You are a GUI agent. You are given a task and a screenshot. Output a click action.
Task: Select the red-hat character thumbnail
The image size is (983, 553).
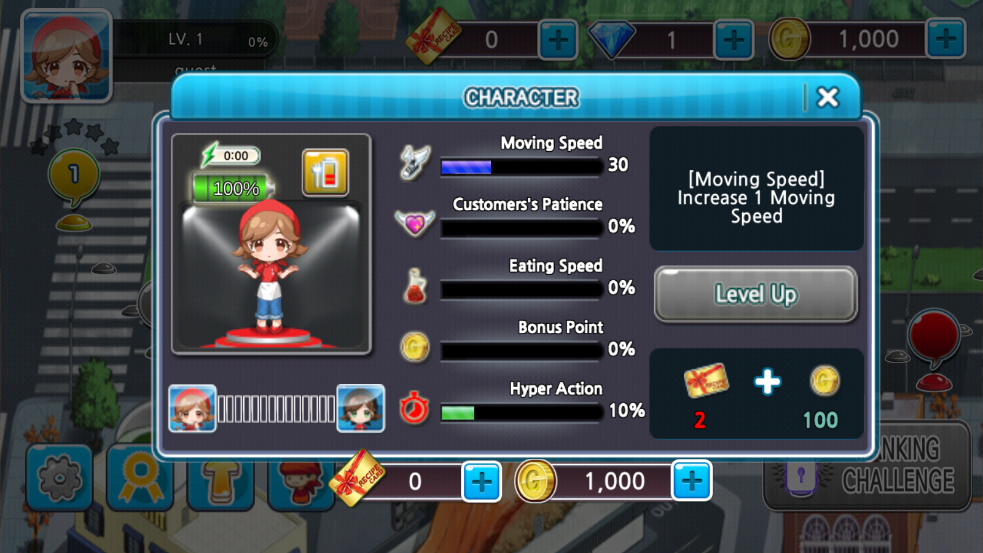[x=193, y=408]
